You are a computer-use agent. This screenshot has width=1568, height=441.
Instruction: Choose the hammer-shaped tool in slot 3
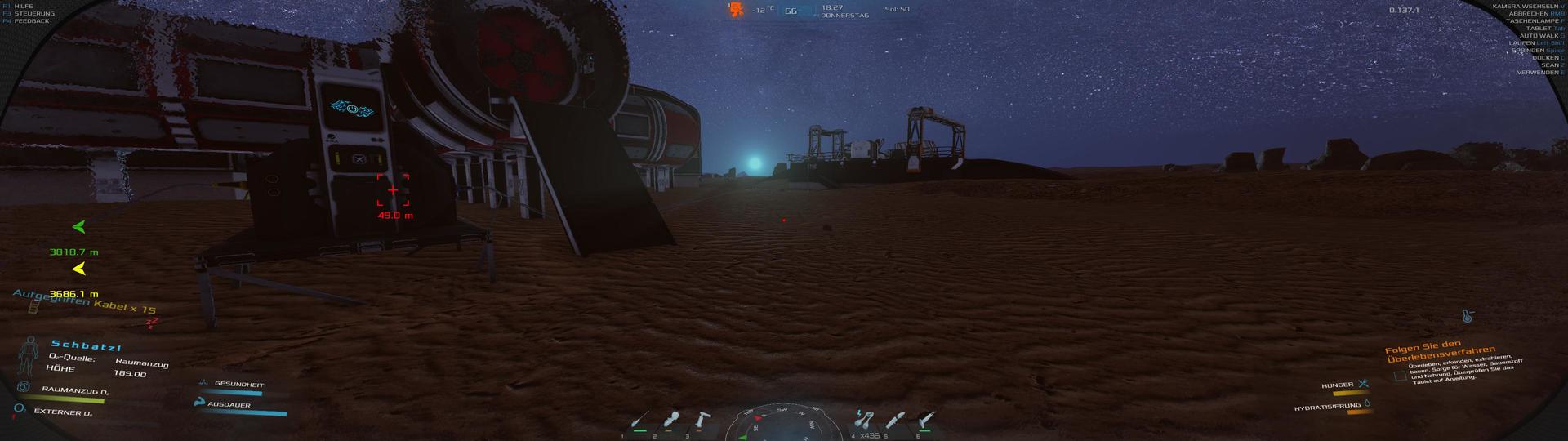click(702, 421)
